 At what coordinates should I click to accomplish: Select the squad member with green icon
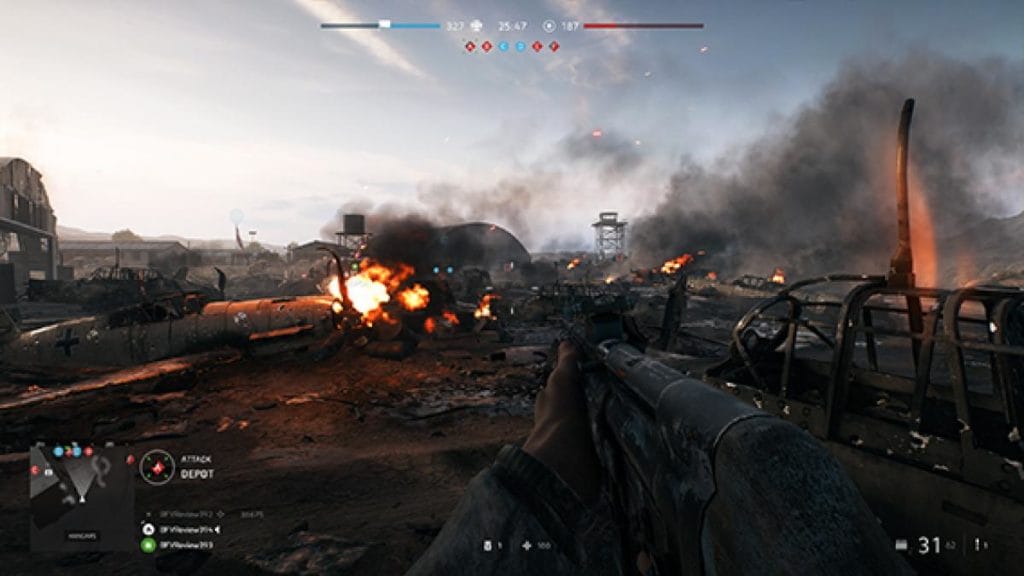(x=148, y=546)
